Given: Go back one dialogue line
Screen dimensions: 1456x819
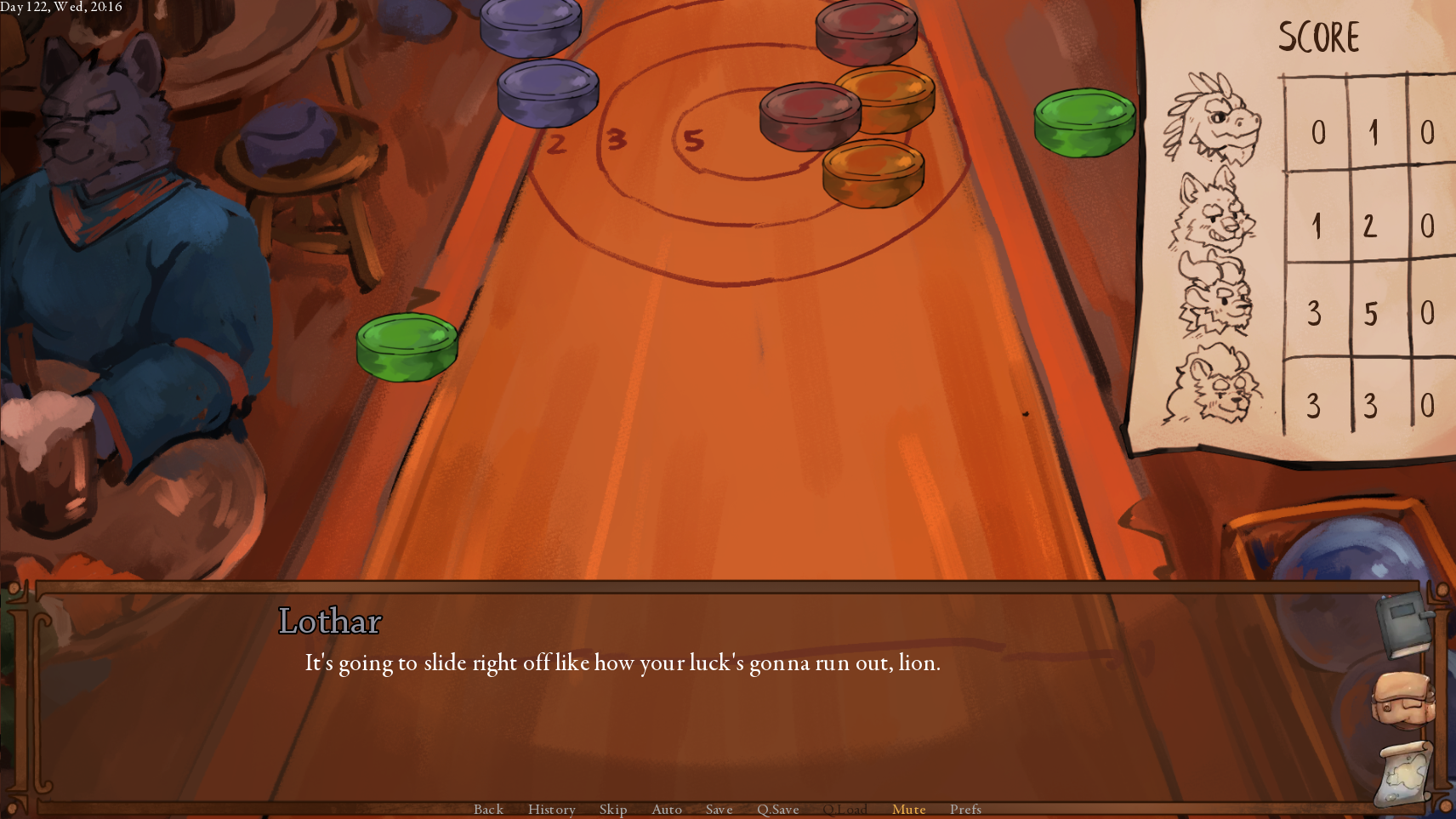Looking at the screenshot, I should [488, 809].
